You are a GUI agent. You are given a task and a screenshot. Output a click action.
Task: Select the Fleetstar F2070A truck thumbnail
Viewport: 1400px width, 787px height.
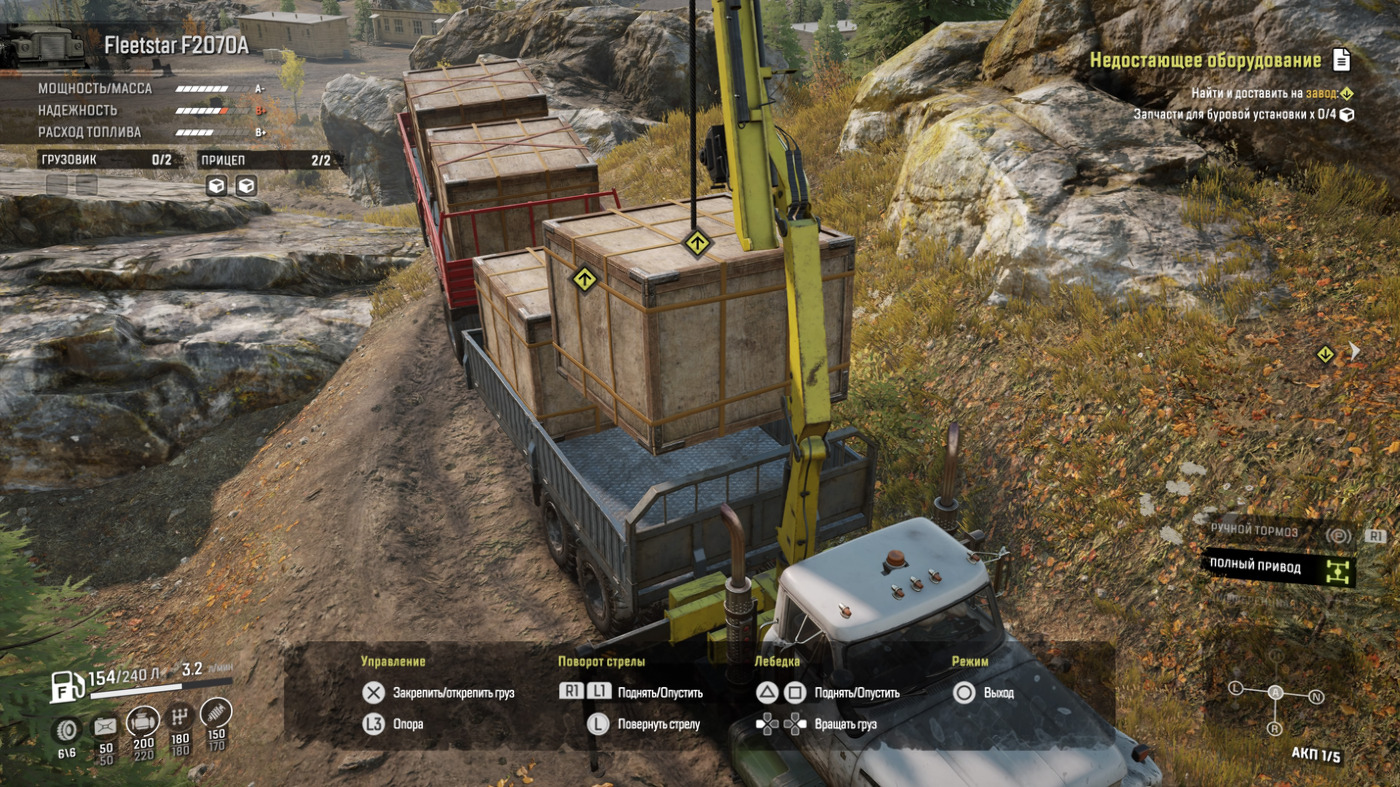coord(42,45)
